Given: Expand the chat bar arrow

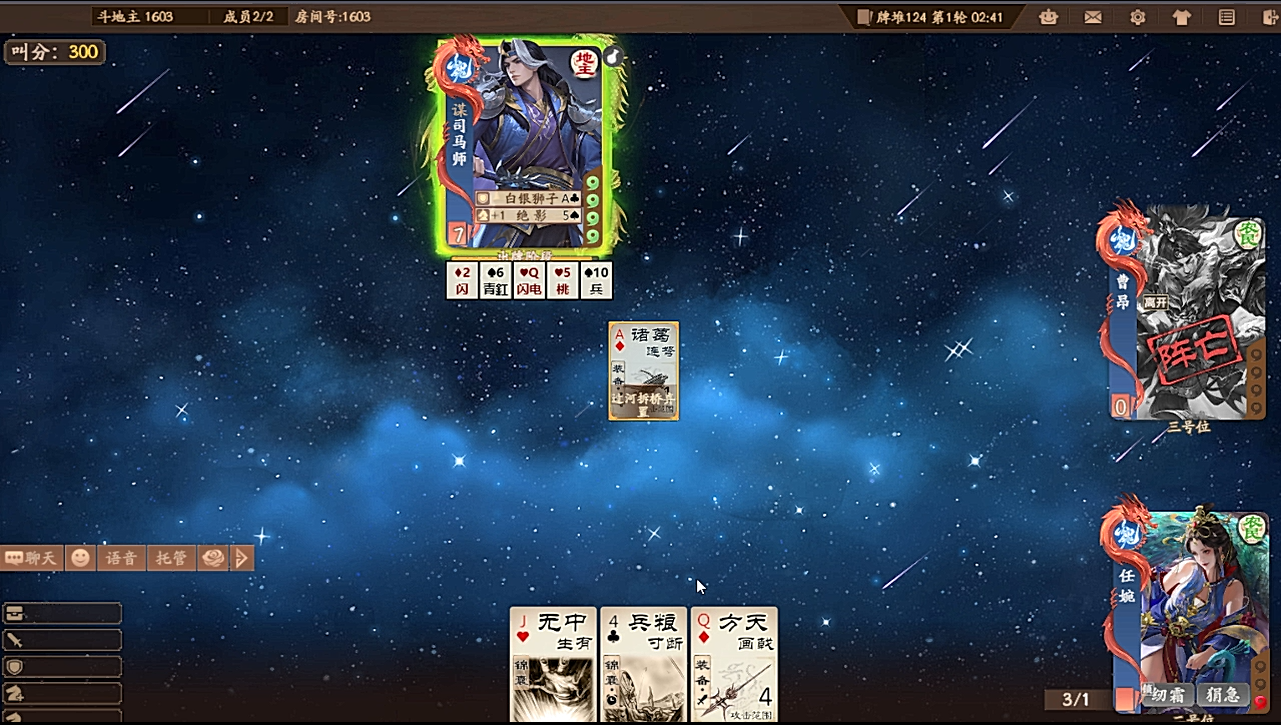Looking at the screenshot, I should (x=242, y=558).
